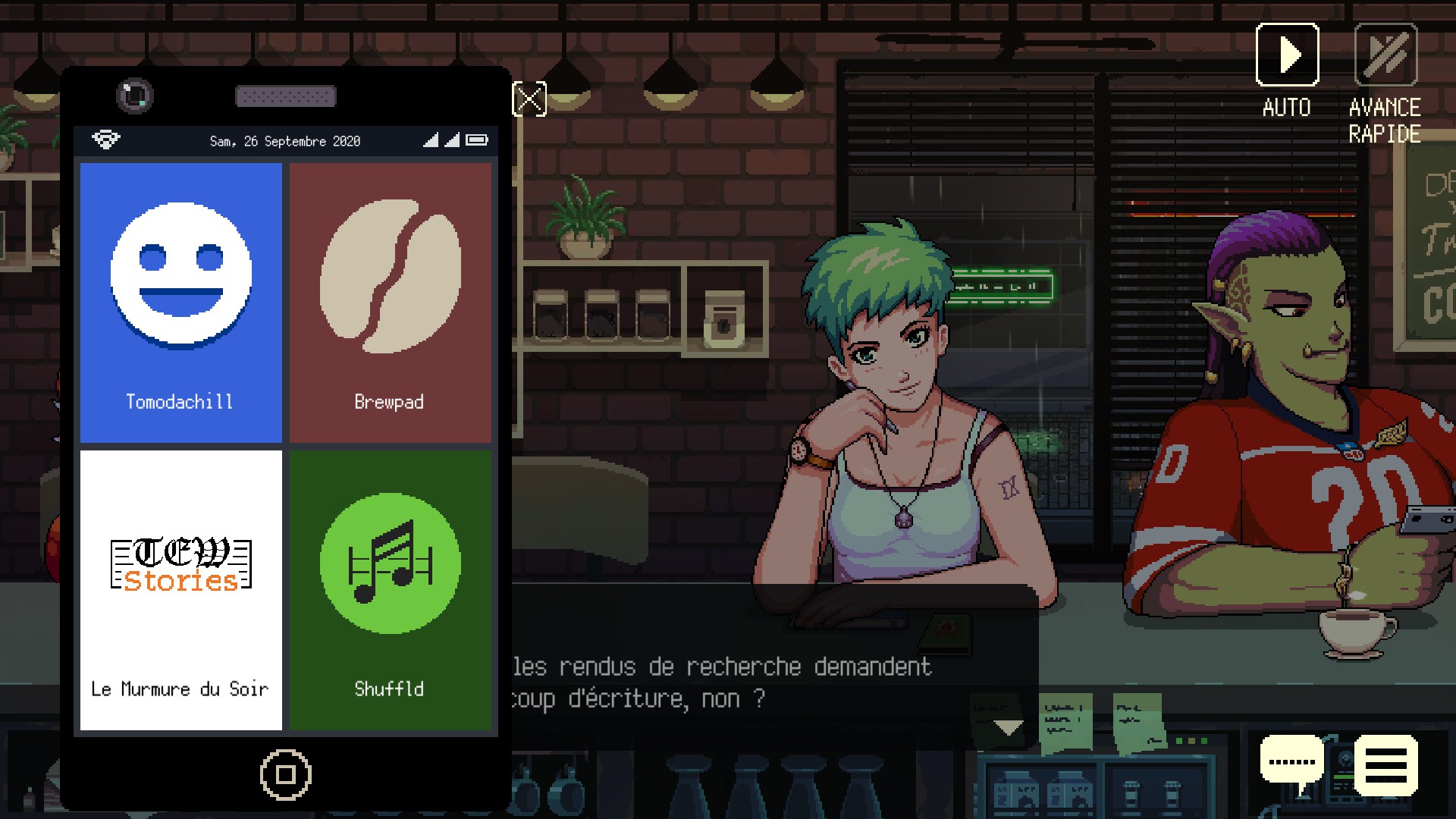Image resolution: width=1456 pixels, height=819 pixels.
Task: Enable AUTO dialogue playback
Action: tap(1287, 55)
